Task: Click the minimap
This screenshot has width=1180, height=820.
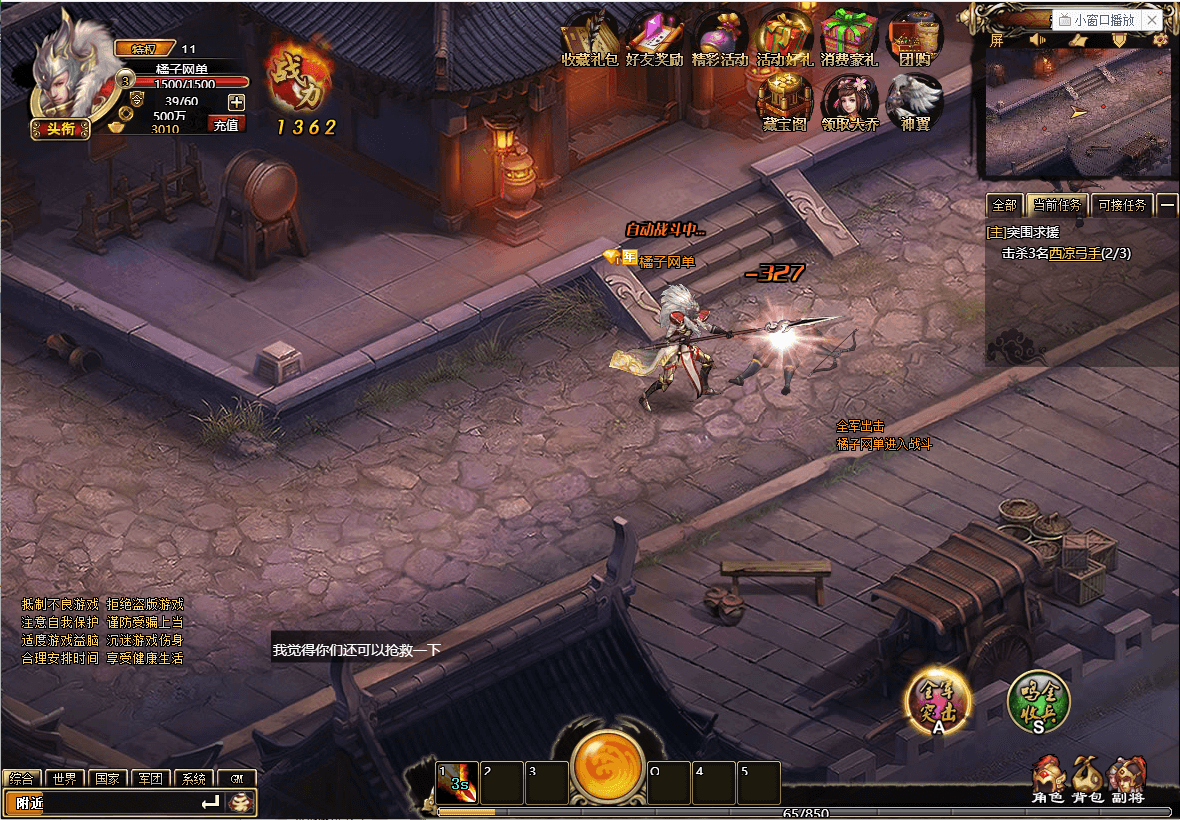Action: [1078, 112]
